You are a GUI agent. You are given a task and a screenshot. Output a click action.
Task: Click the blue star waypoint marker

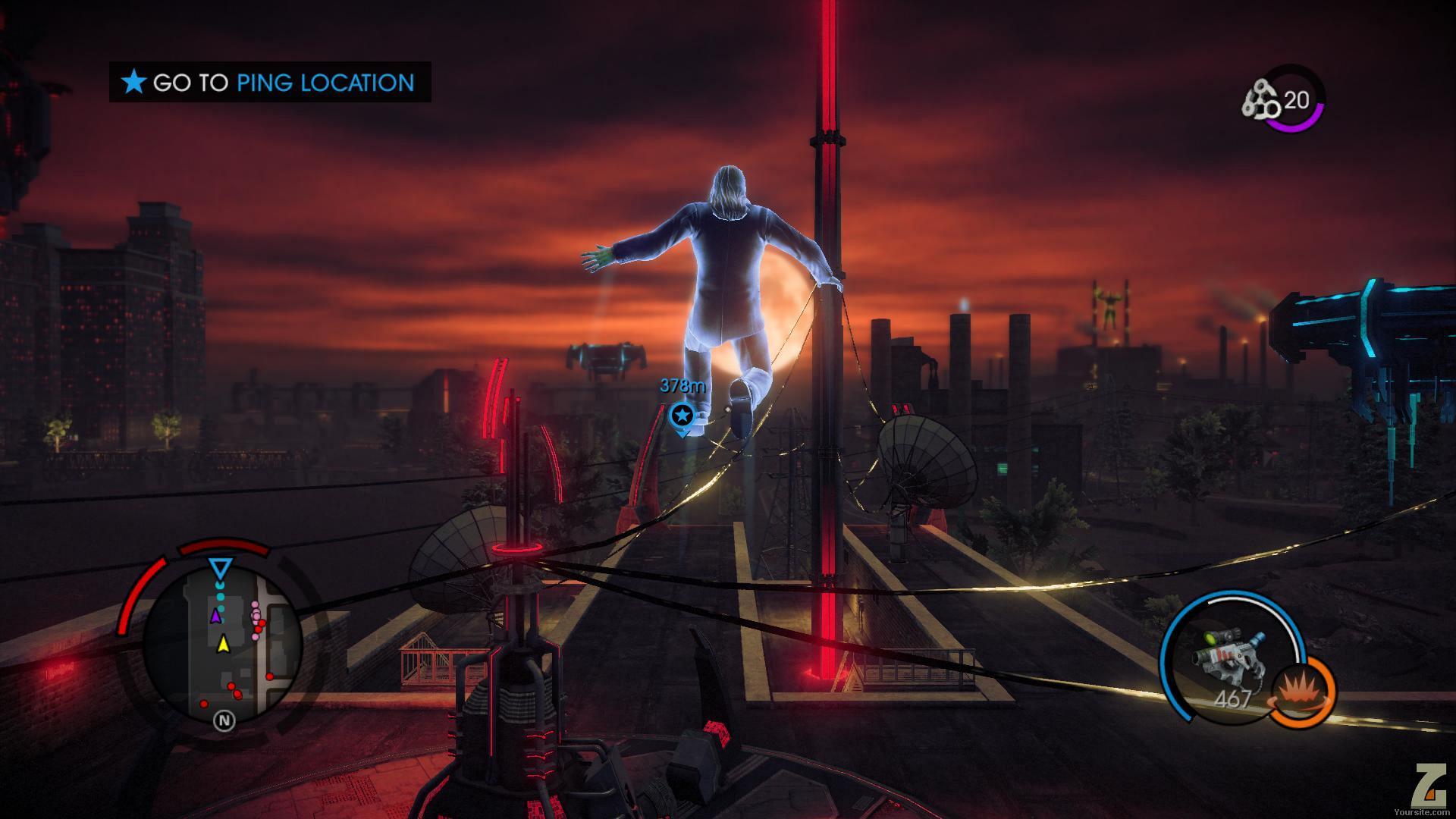coord(682,415)
